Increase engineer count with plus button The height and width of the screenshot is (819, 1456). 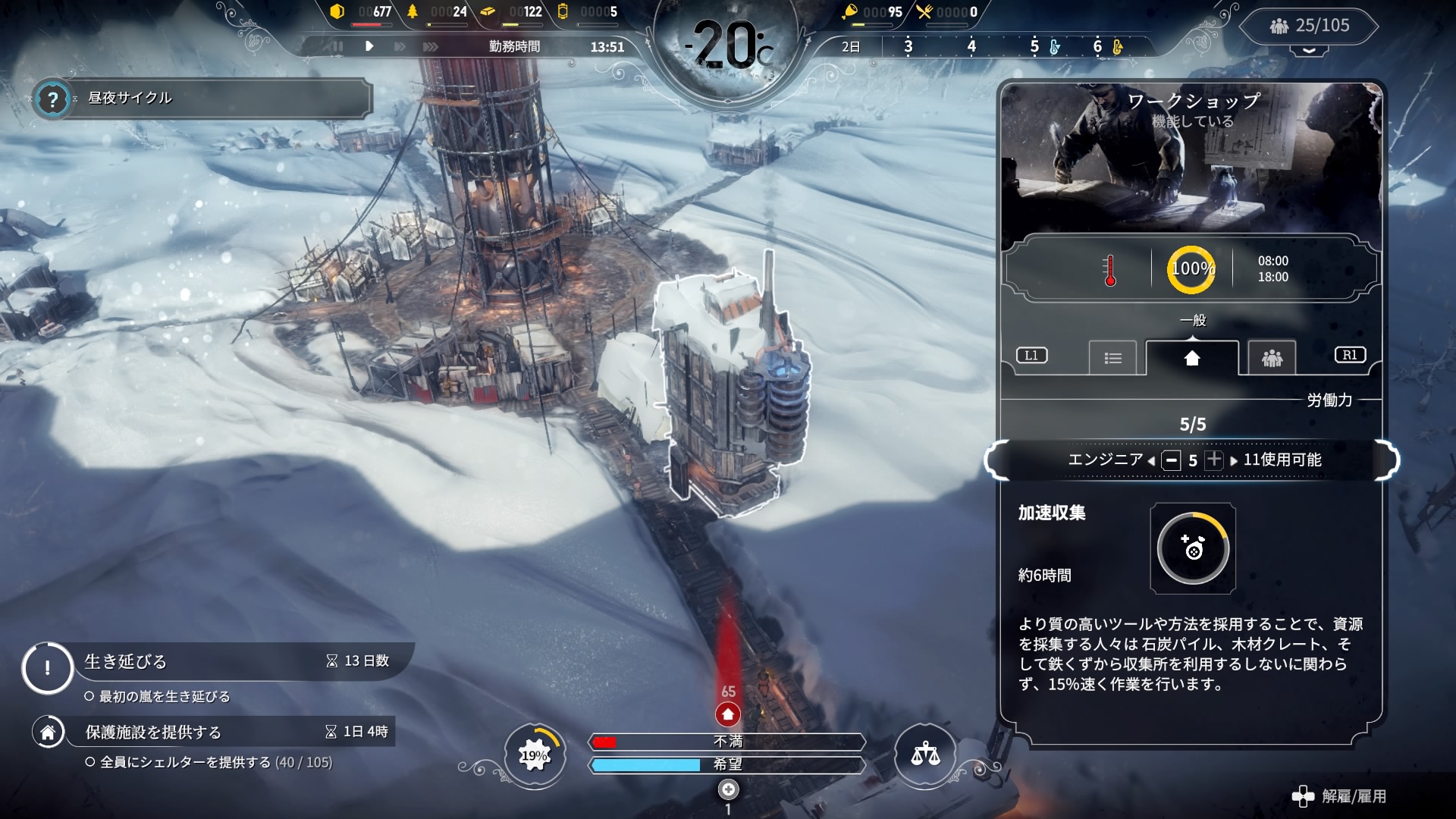[x=1214, y=460]
